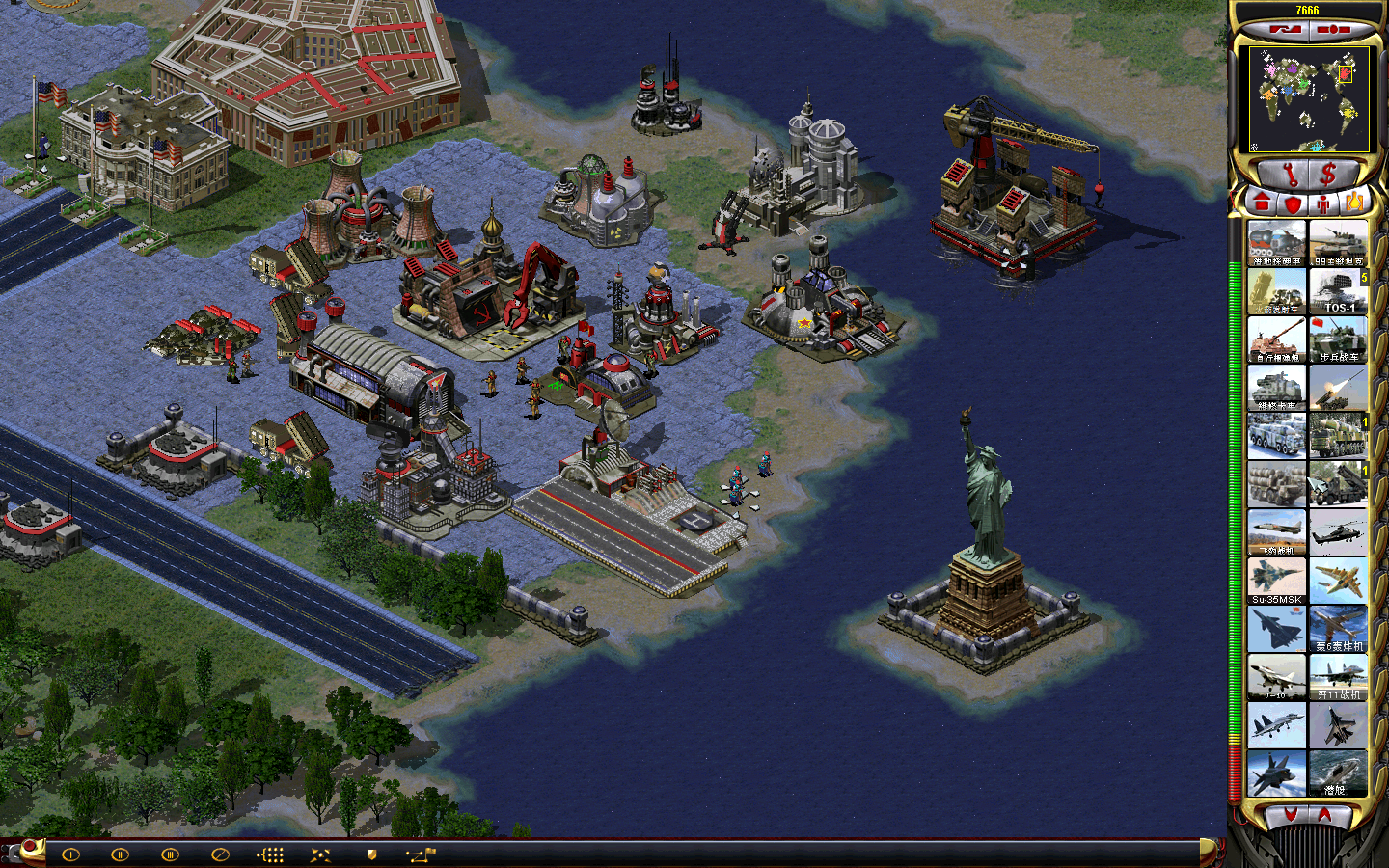Switch to the buildings construction tab
This screenshot has height=868, width=1389.
[x=1262, y=203]
